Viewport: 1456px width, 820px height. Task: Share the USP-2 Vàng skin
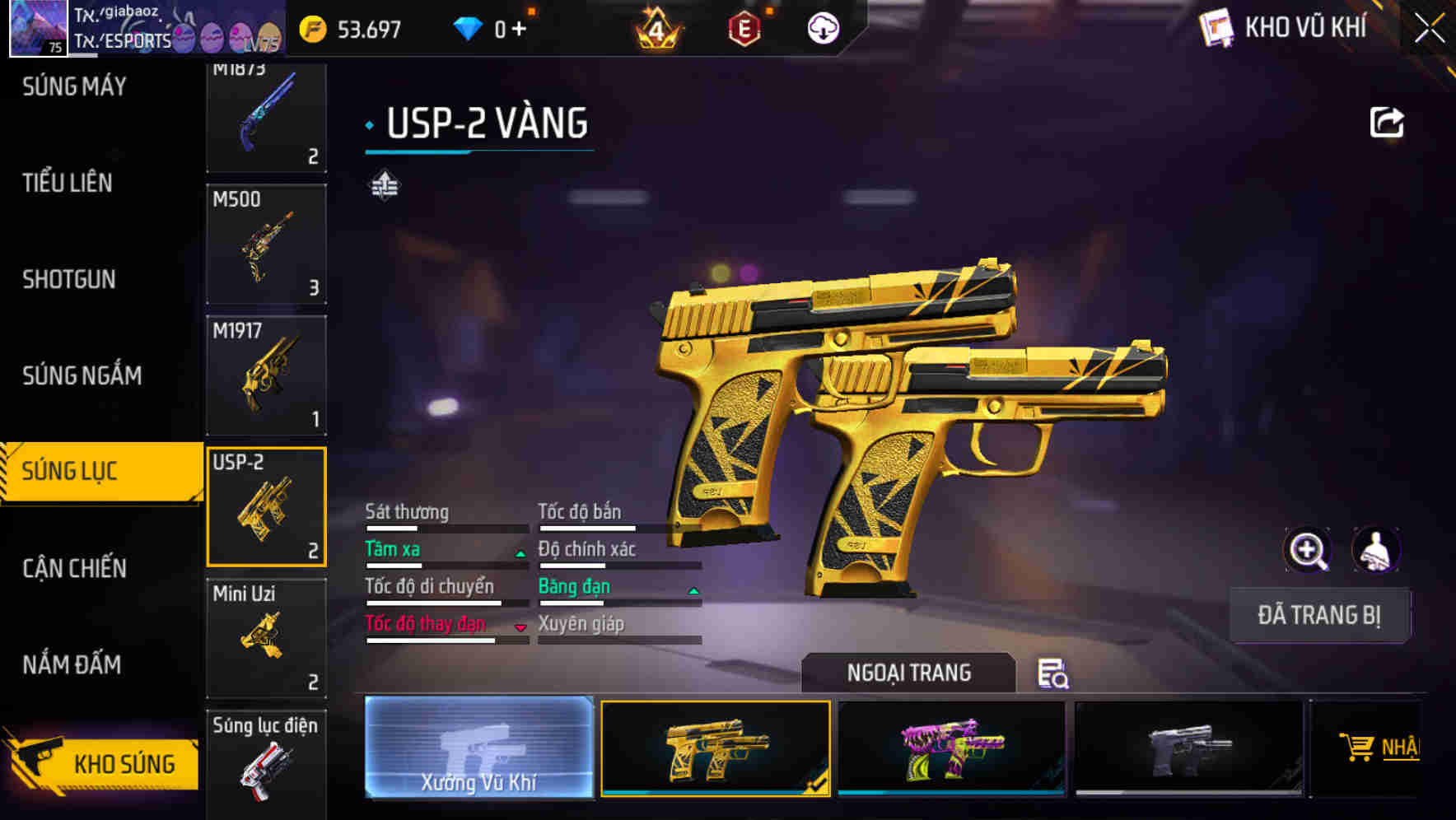click(1387, 120)
